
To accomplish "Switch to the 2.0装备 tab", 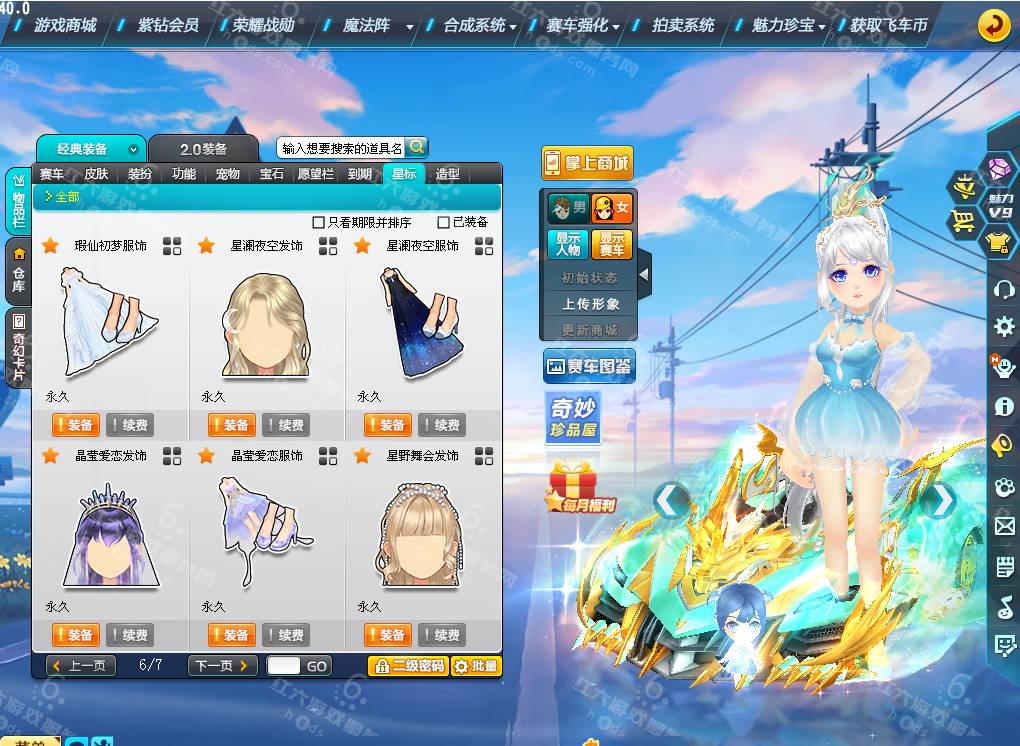I will coord(204,149).
